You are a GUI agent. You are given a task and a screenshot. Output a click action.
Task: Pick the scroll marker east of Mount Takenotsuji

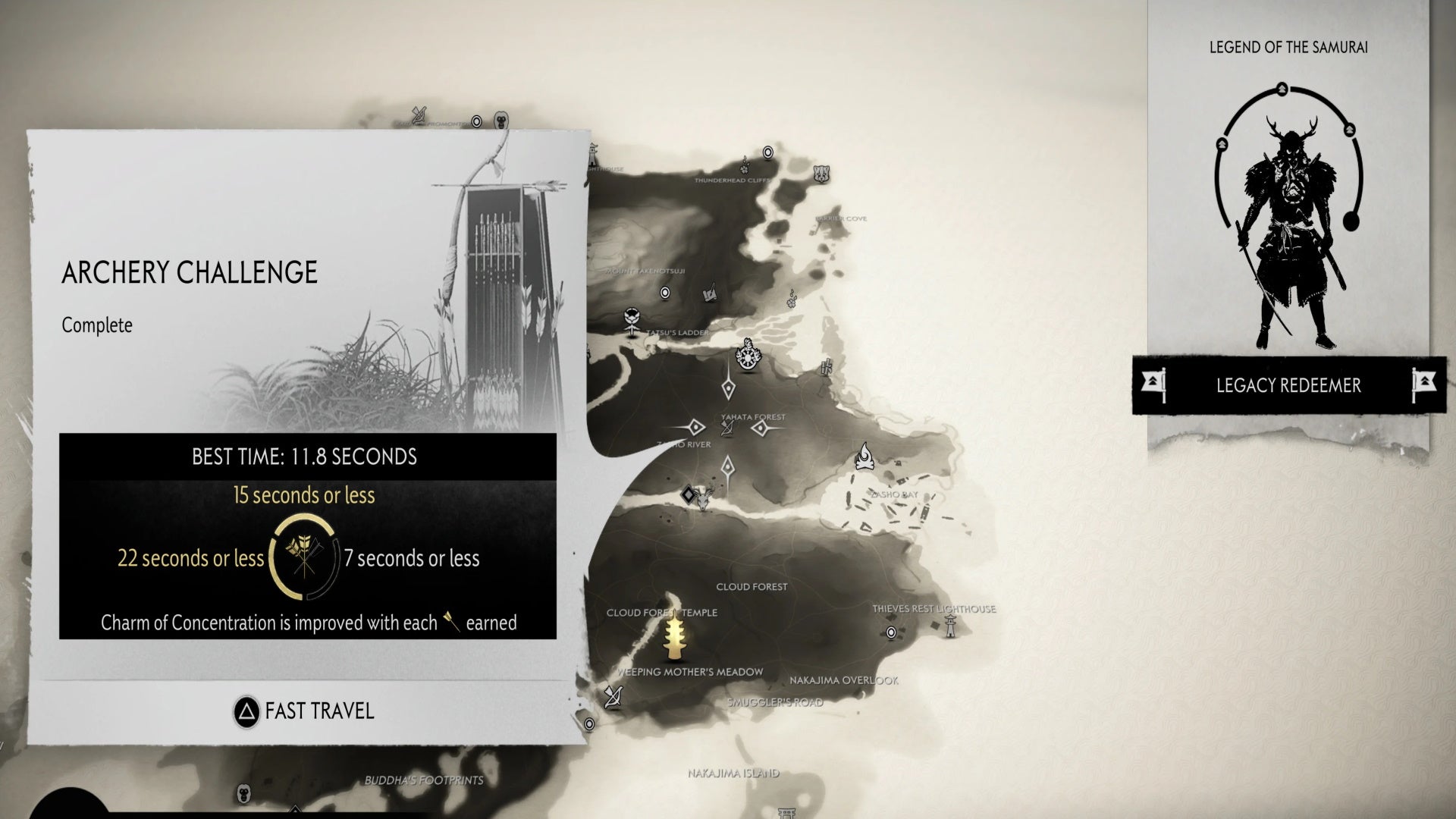(x=711, y=293)
